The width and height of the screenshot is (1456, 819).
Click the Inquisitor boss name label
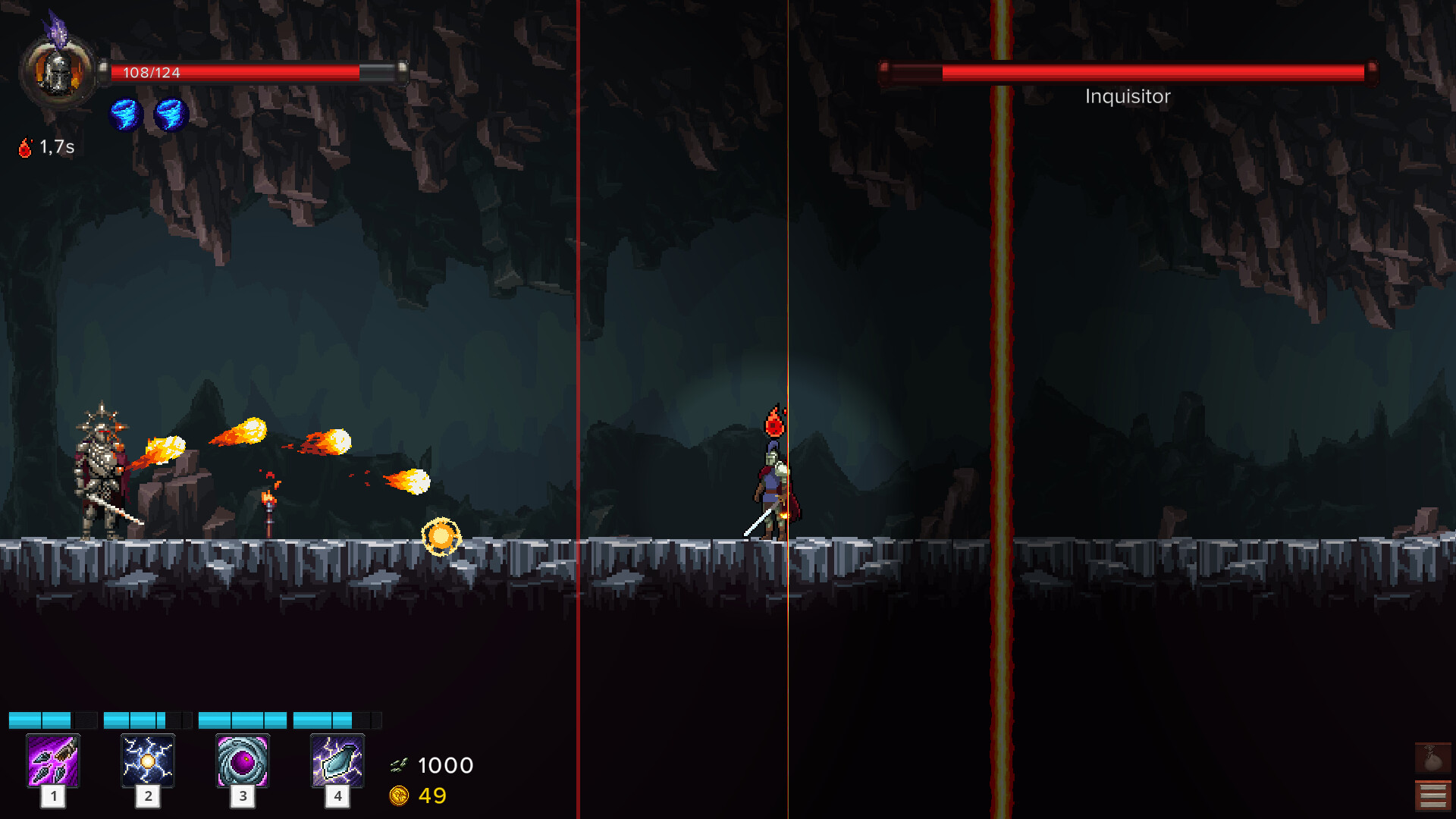pos(1127,96)
